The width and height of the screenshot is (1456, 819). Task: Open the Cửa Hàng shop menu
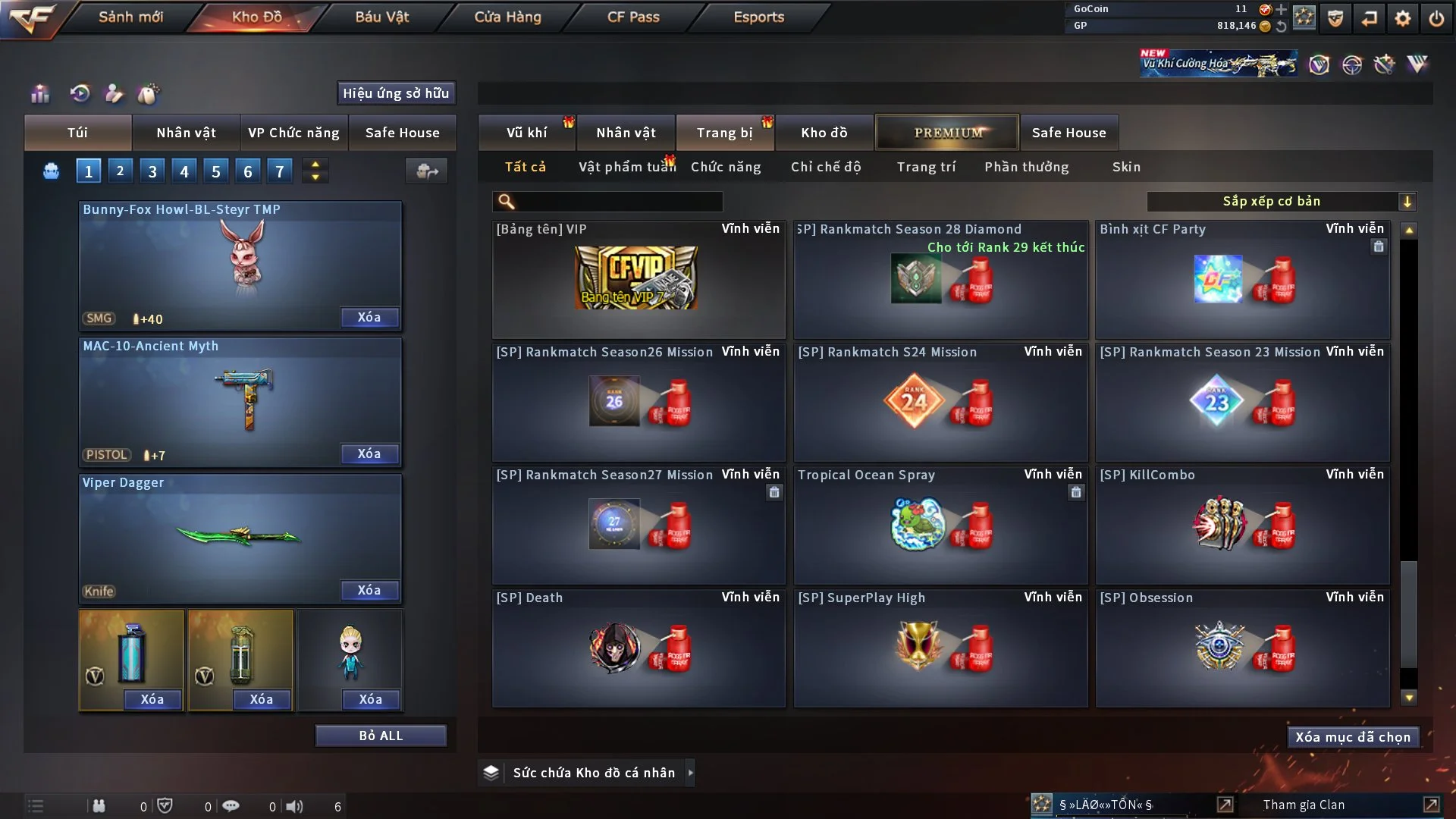(x=507, y=17)
